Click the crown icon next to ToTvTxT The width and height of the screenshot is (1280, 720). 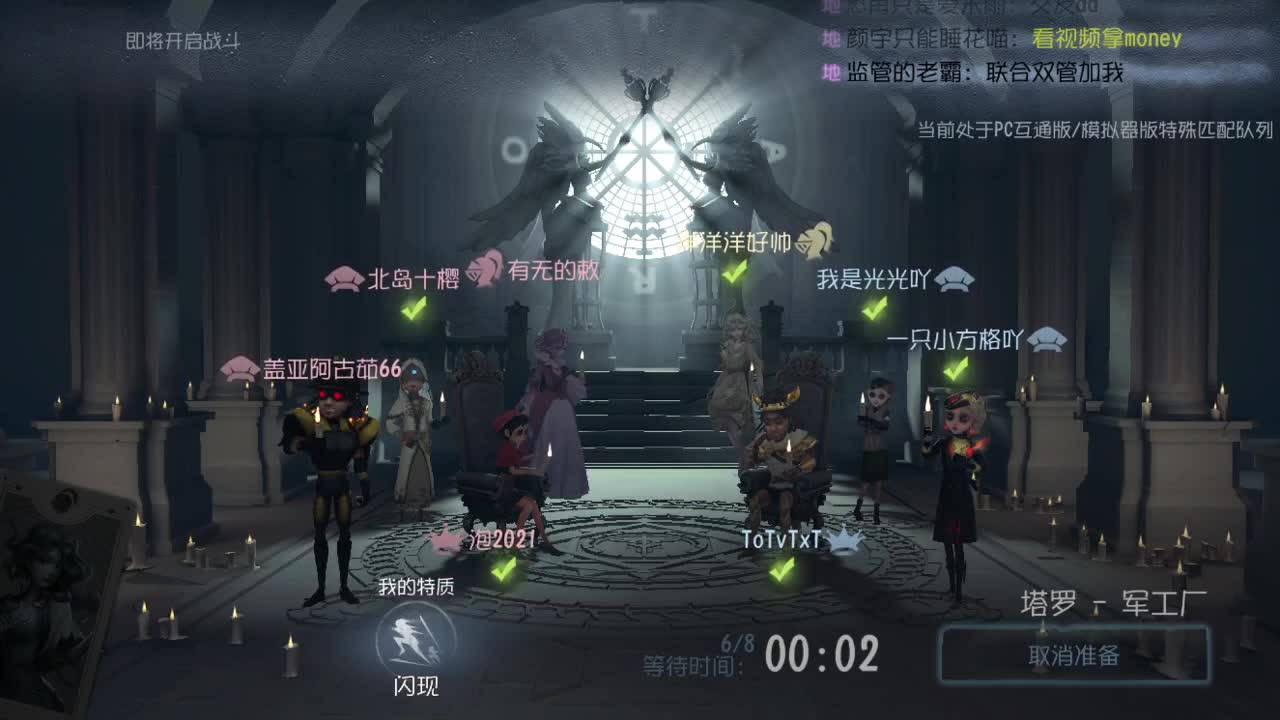(x=845, y=541)
